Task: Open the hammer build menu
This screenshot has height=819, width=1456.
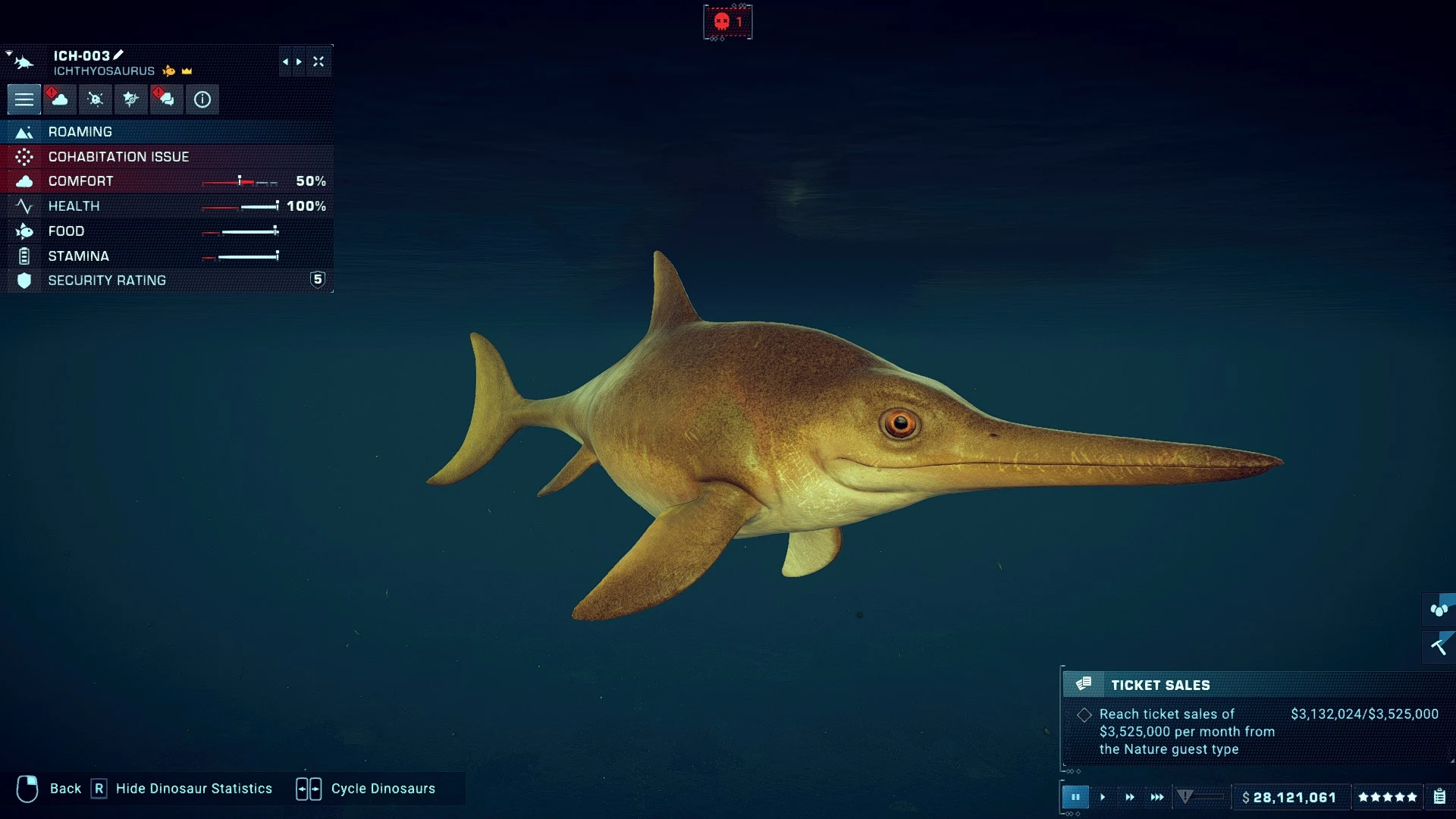Action: 1439,647
